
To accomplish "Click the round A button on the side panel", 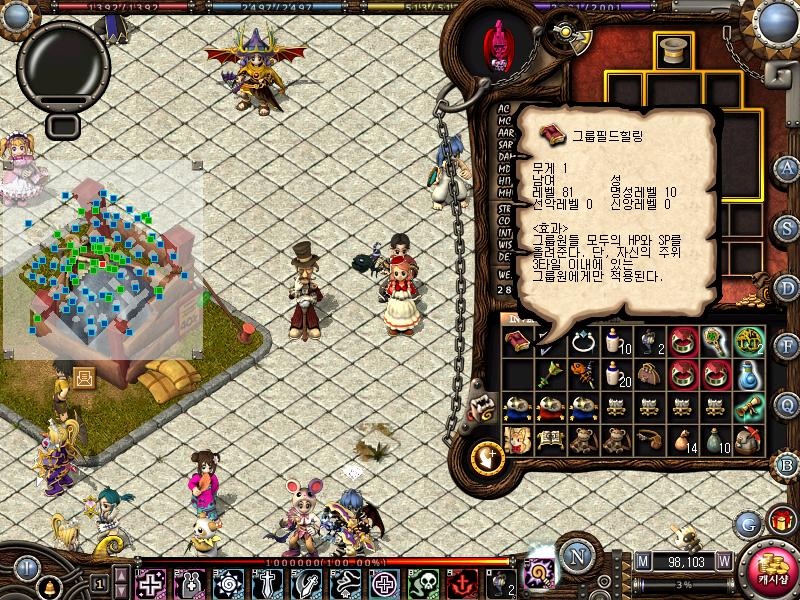I will (787, 168).
